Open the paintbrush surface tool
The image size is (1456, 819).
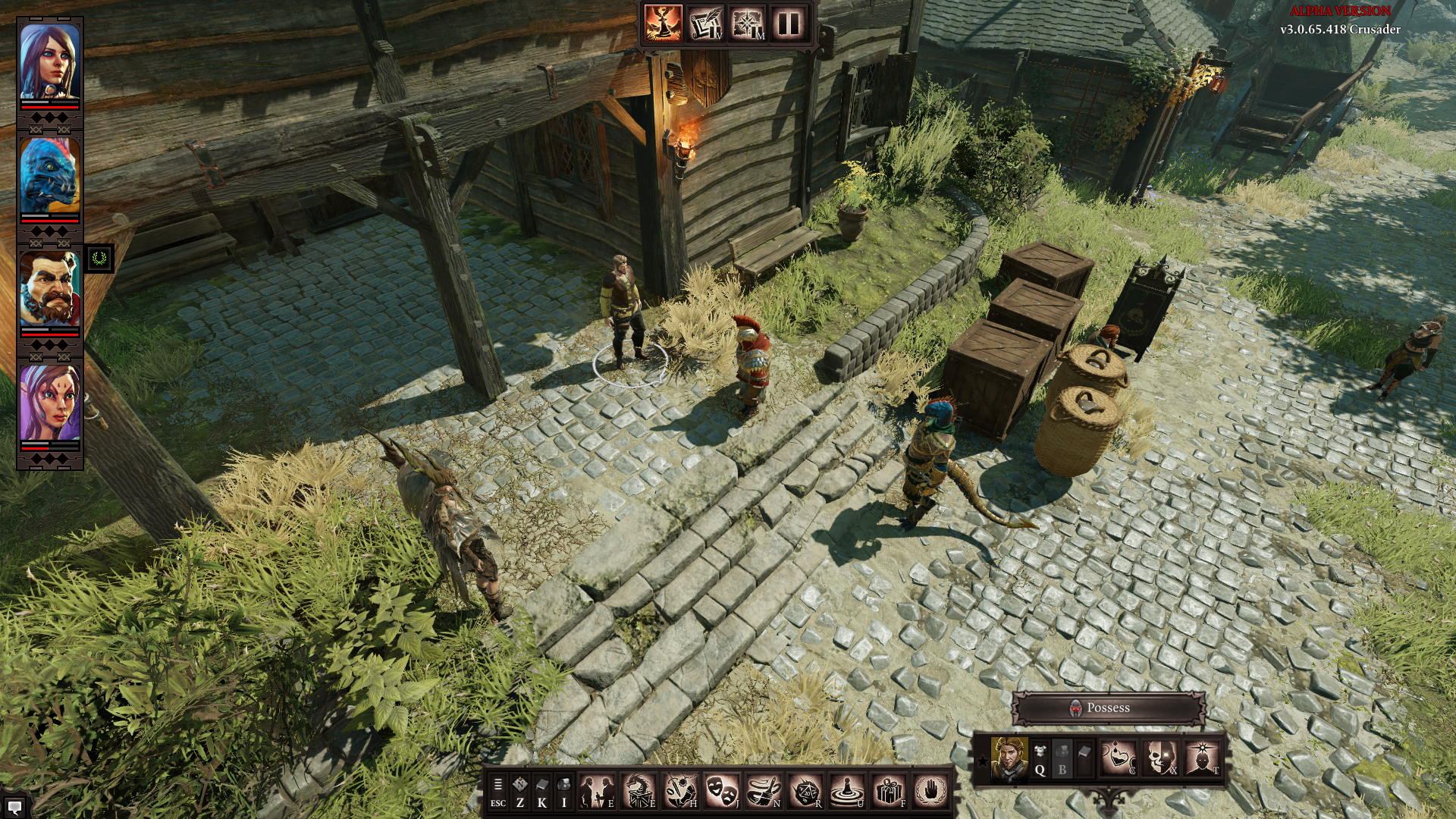click(763, 792)
